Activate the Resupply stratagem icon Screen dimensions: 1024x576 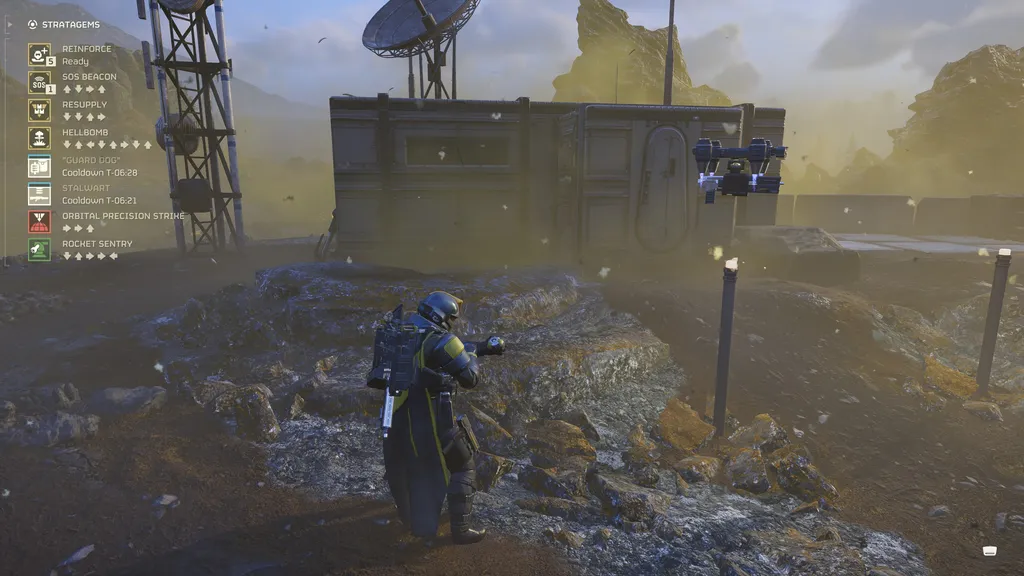(39, 110)
